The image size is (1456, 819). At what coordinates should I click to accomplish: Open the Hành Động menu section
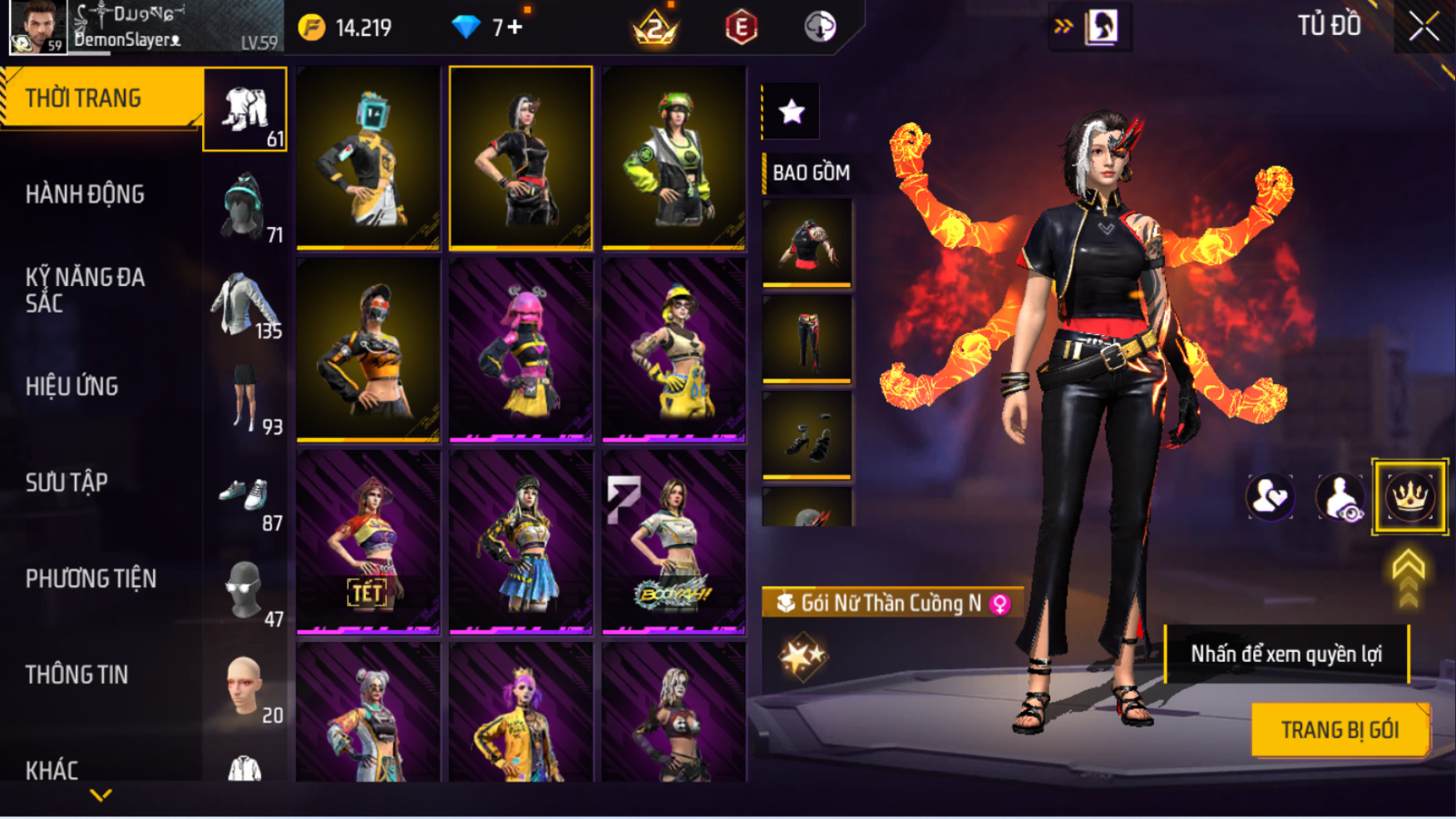coord(85,195)
